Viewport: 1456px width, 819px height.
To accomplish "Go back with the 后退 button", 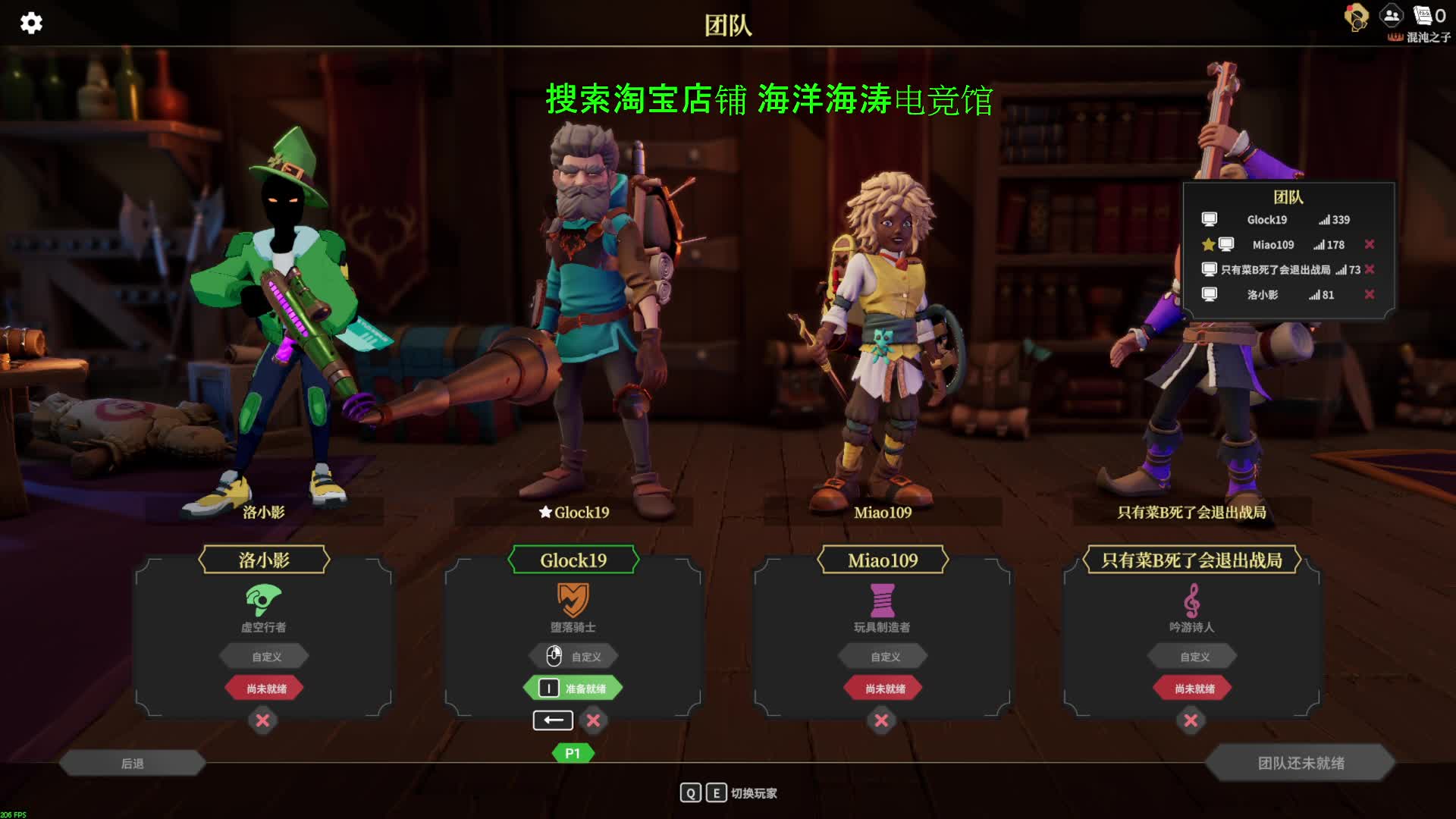I will coord(133,763).
